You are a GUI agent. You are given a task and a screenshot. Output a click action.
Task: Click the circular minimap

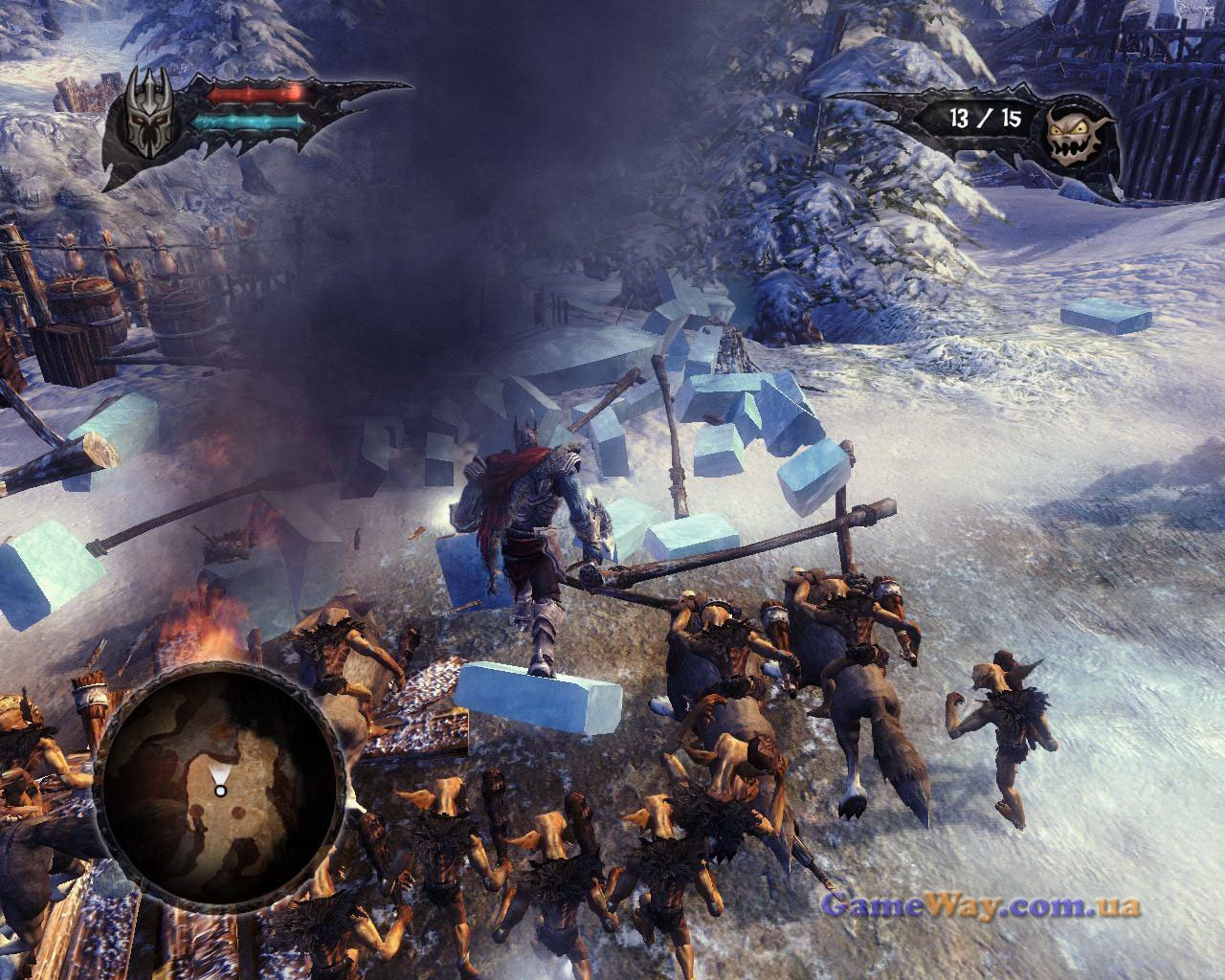[219, 767]
